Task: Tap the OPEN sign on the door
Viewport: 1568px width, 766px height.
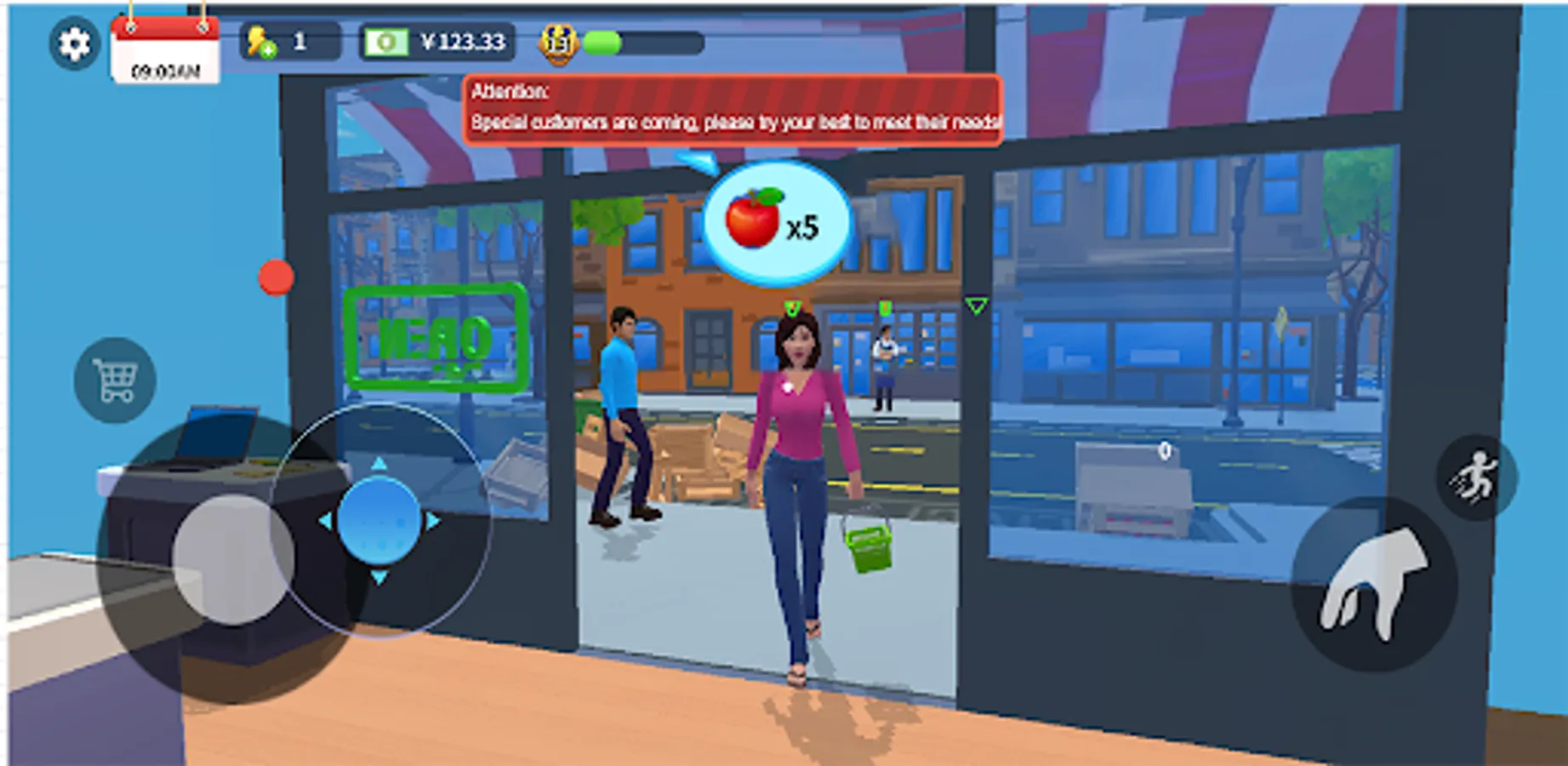Action: [435, 336]
